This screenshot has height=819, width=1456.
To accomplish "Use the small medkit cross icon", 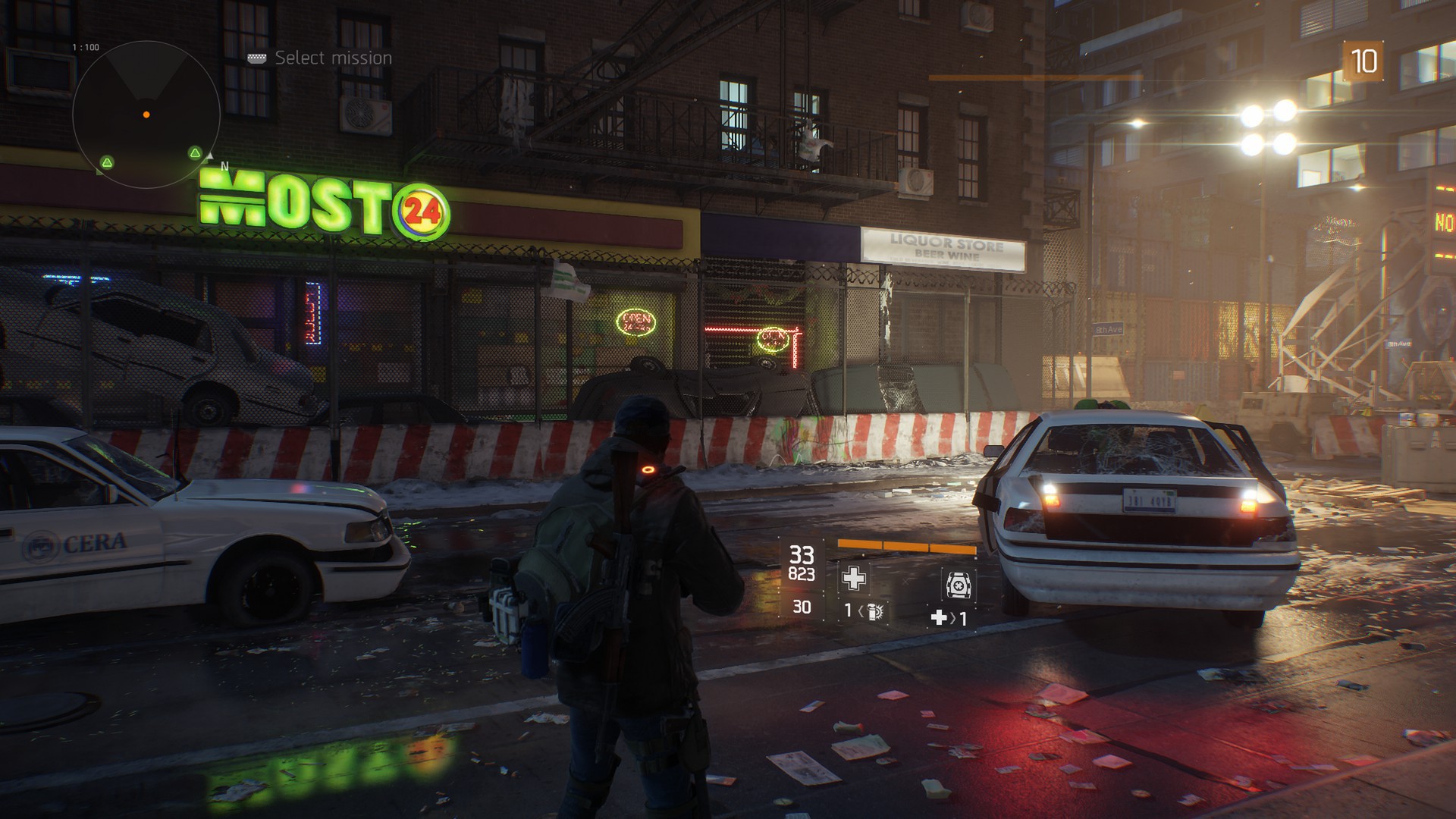I will [x=939, y=618].
